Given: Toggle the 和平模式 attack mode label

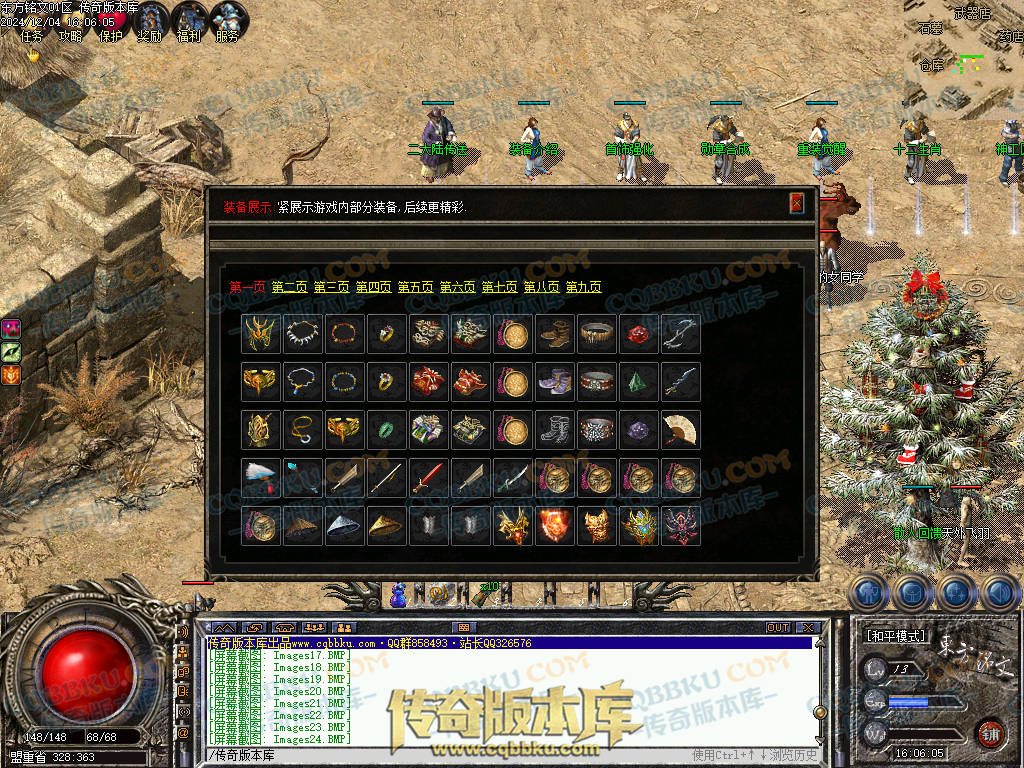Looking at the screenshot, I should pos(896,636).
